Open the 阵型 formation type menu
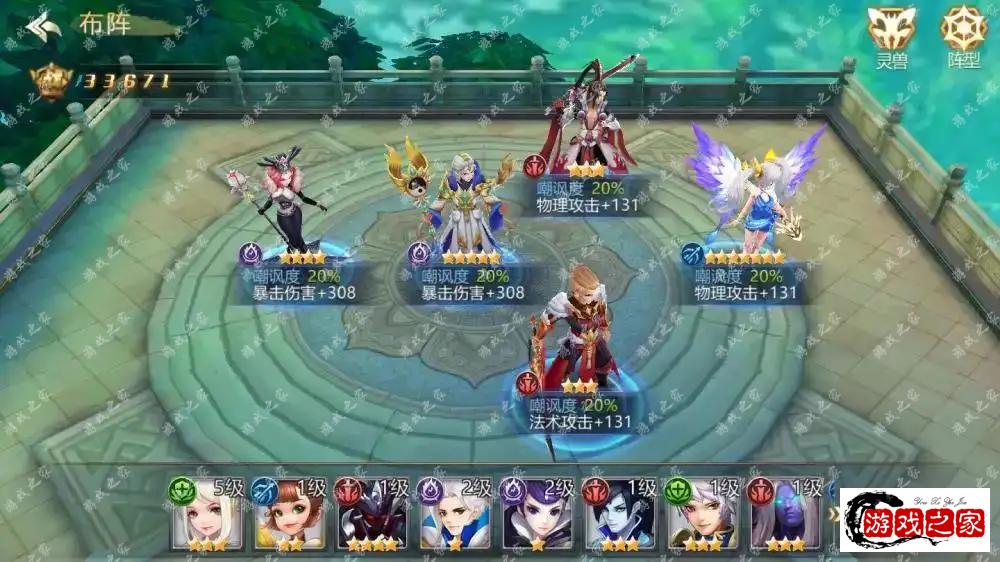Viewport: 1000px width, 562px height. 962,34
